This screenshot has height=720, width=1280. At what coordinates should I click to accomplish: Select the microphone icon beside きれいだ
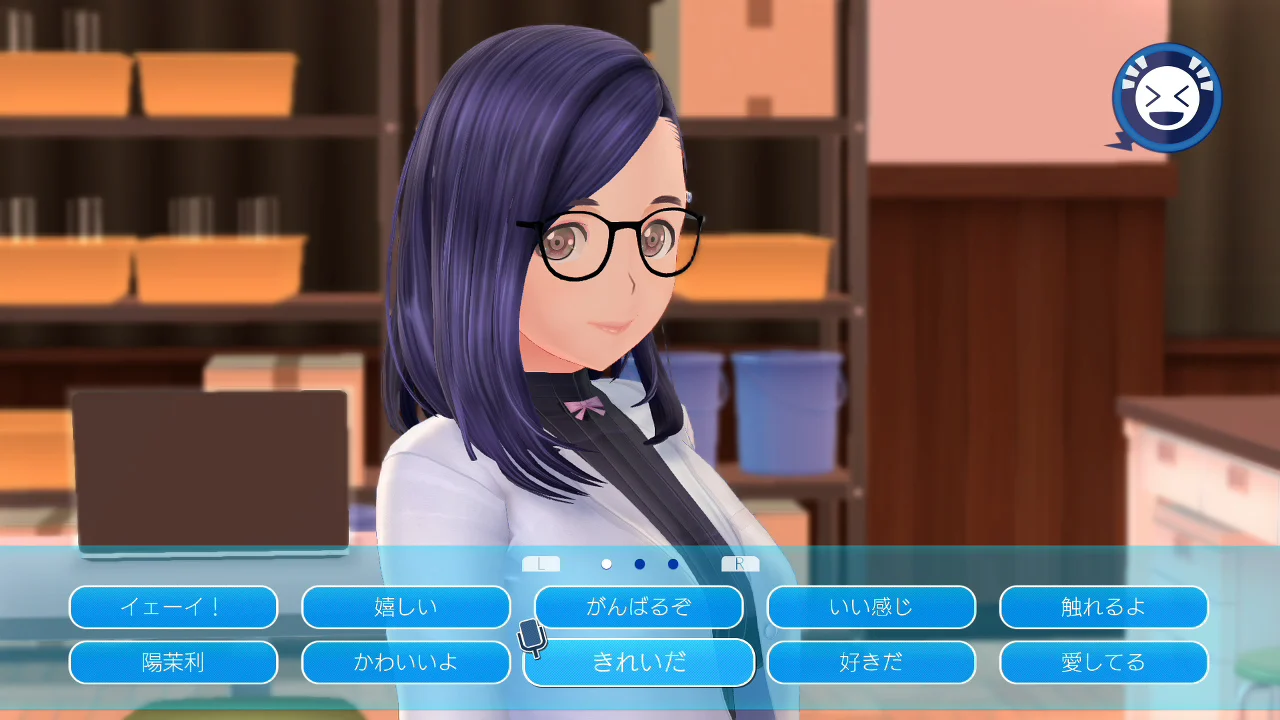(530, 635)
